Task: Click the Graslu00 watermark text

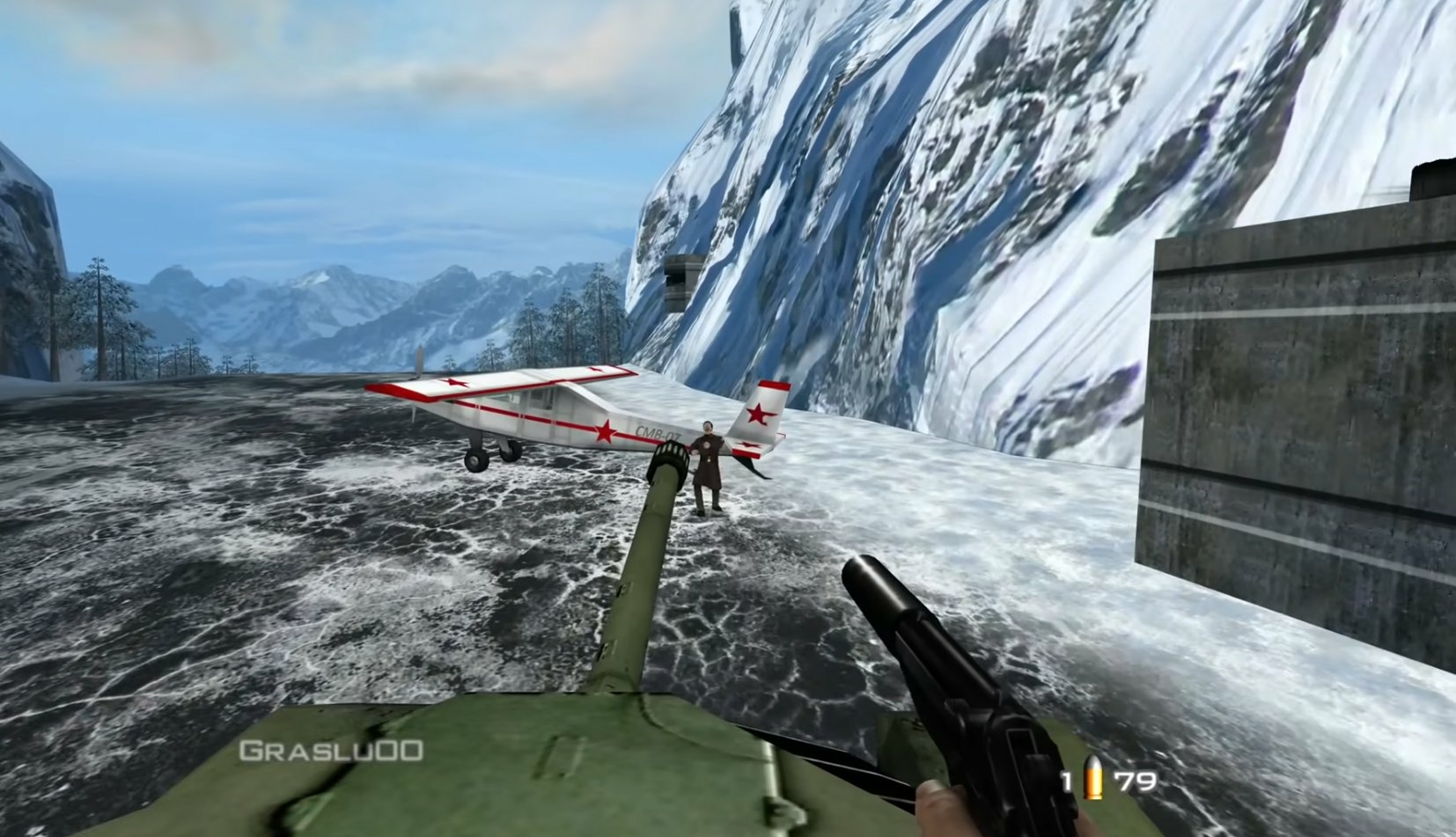Action: (x=330, y=749)
